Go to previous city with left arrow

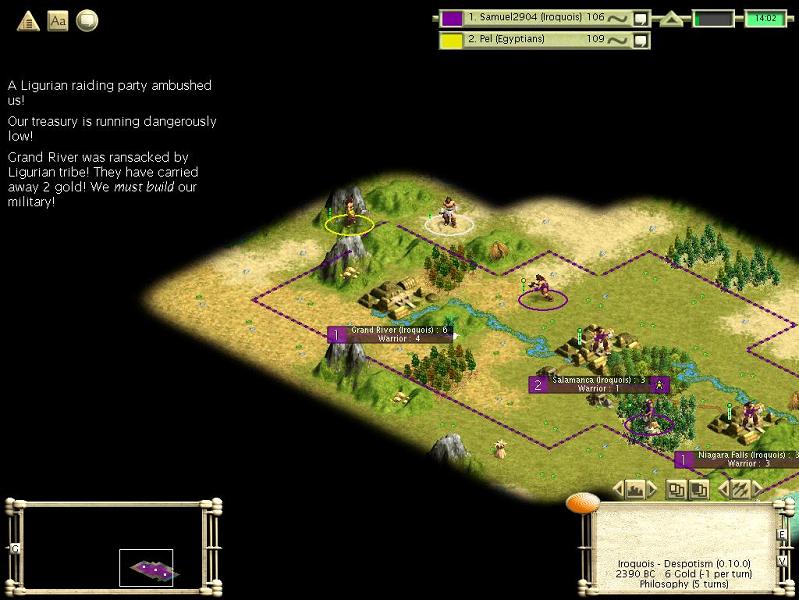pyautogui.click(x=619, y=489)
